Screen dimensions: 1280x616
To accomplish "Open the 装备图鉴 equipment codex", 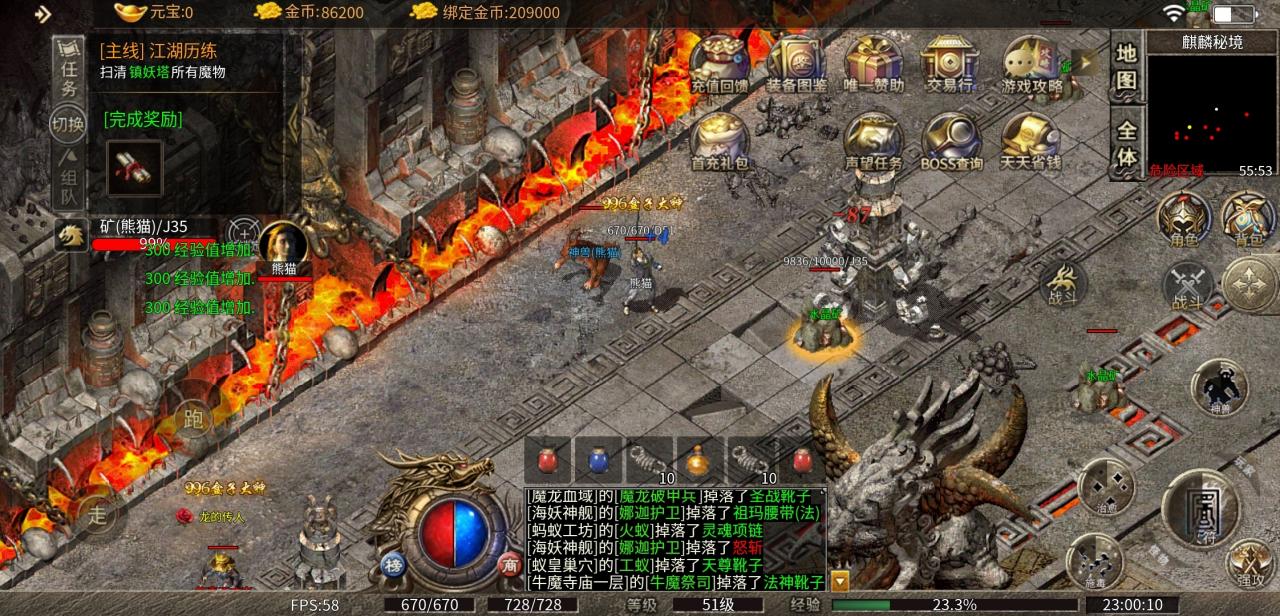I will click(x=797, y=63).
